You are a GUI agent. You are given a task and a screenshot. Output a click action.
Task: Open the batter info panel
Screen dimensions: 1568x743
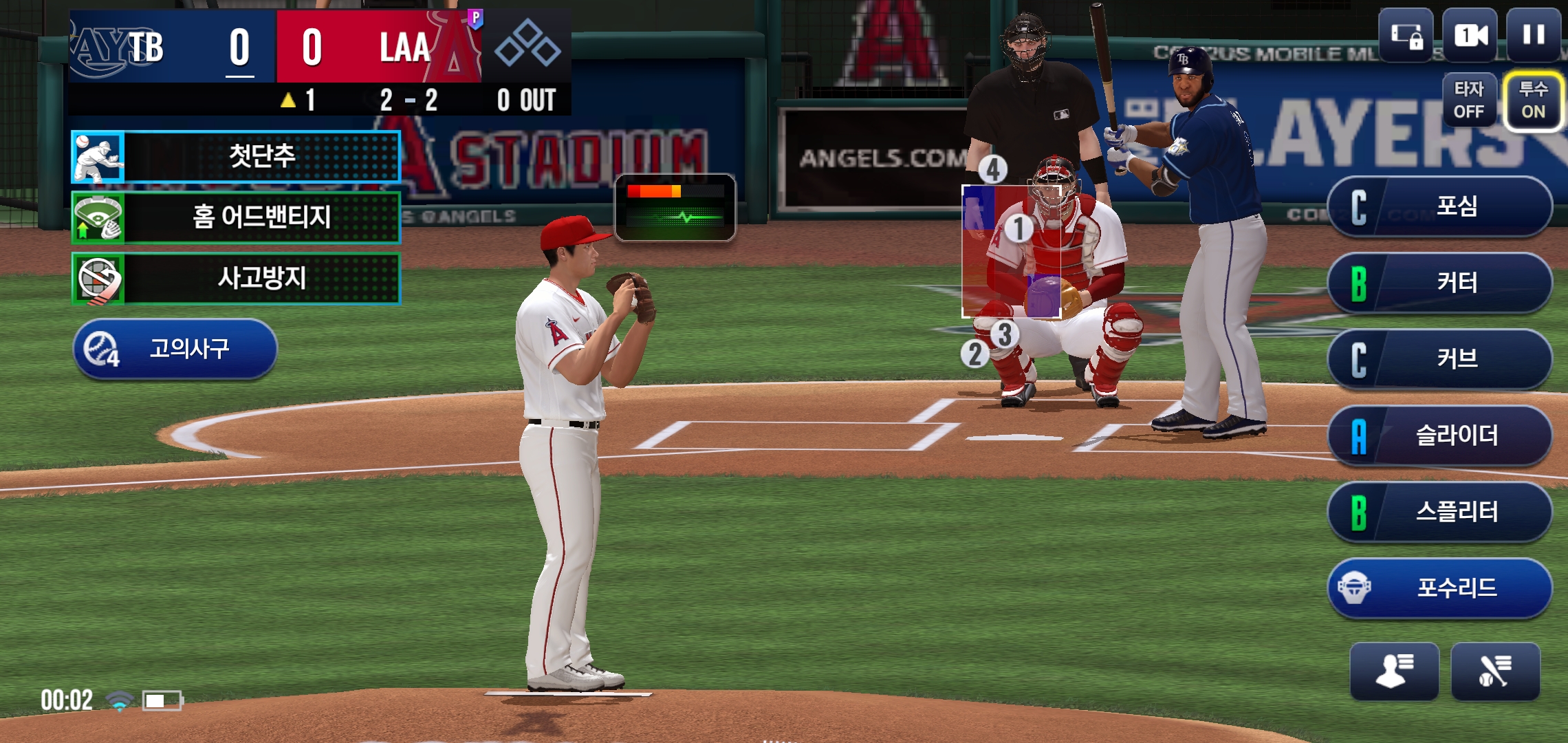pos(1495,671)
